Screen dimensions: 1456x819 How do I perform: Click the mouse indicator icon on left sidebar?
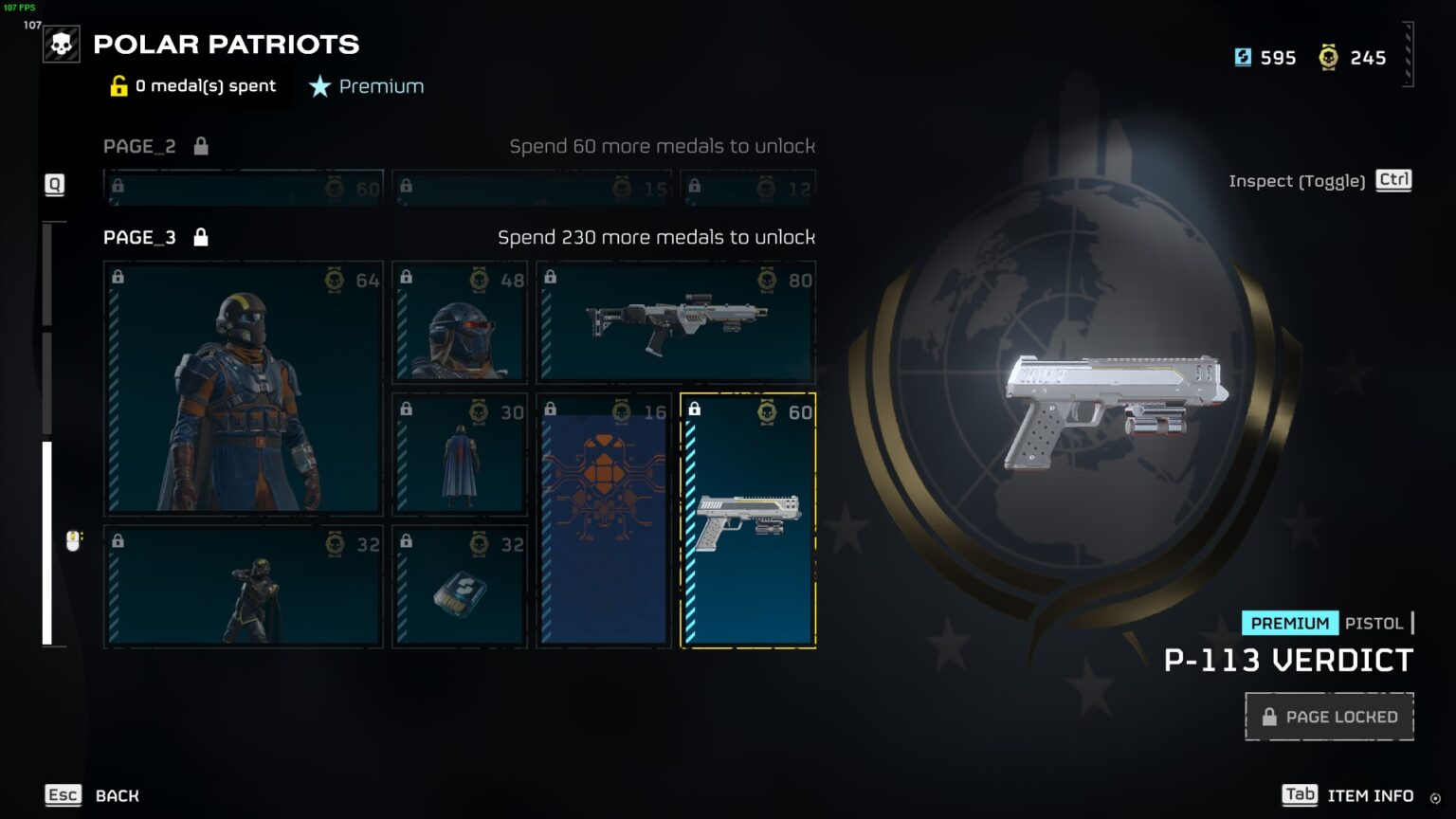click(71, 542)
